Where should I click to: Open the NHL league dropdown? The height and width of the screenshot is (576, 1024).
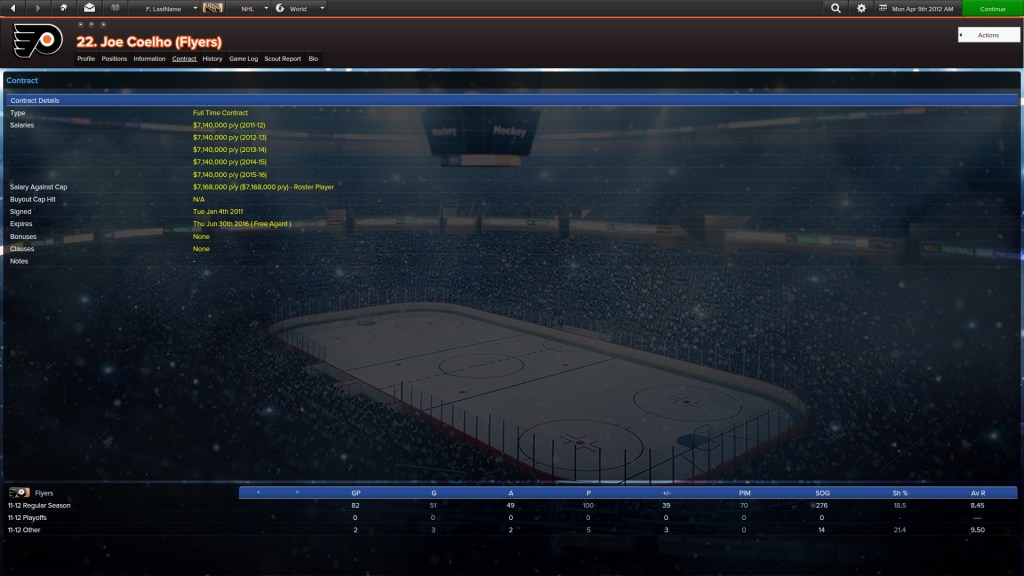tap(253, 9)
